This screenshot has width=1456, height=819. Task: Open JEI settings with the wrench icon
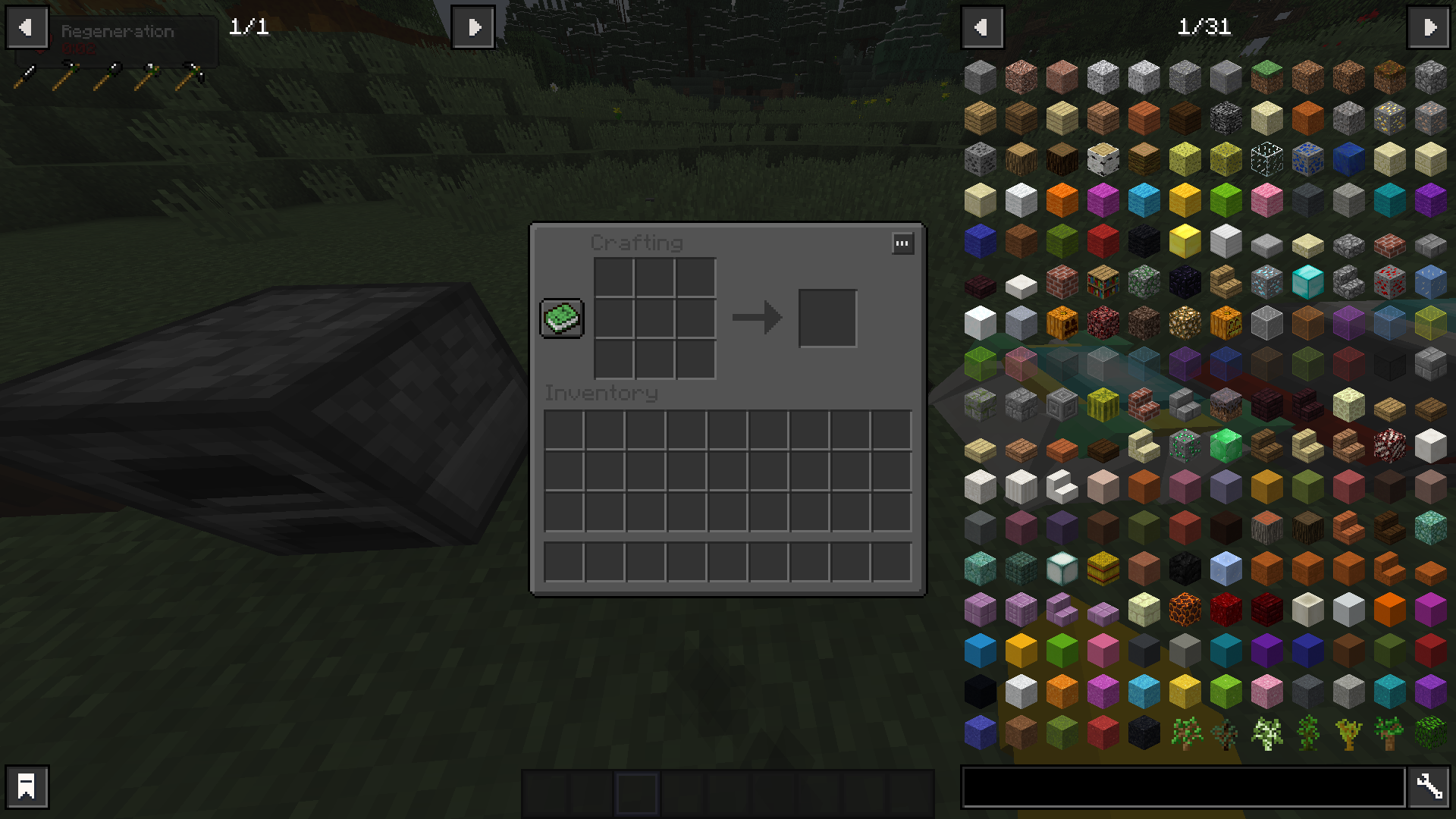(x=1429, y=787)
